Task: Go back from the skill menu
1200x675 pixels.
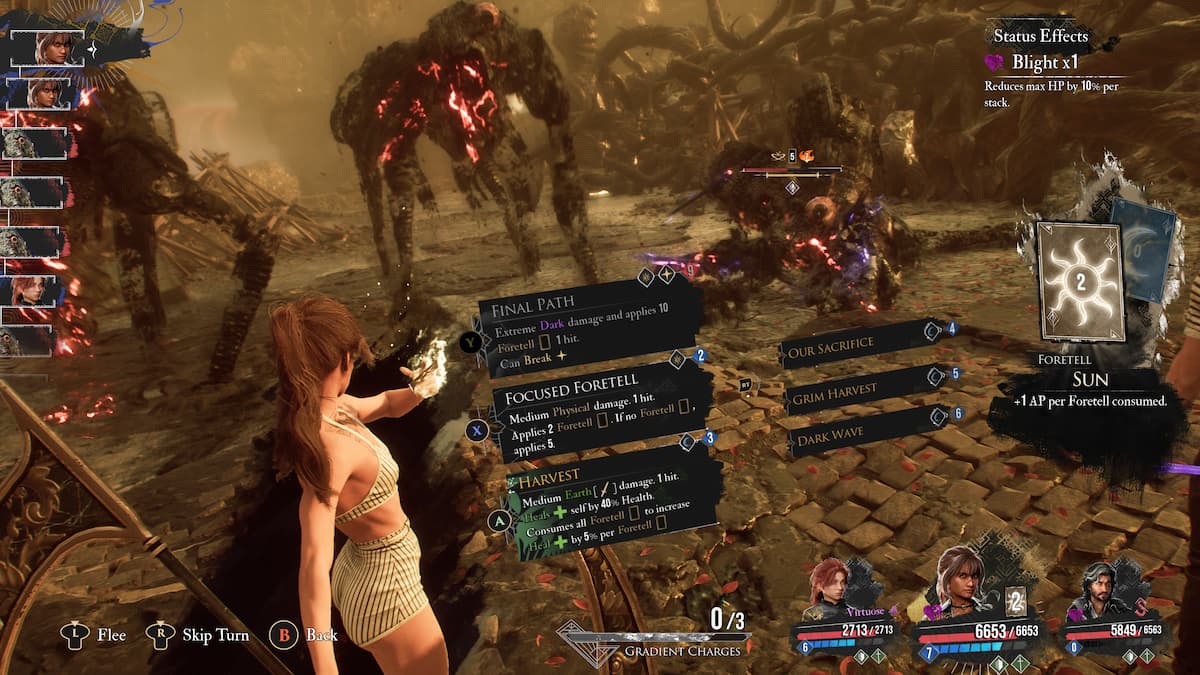Action: click(x=308, y=634)
